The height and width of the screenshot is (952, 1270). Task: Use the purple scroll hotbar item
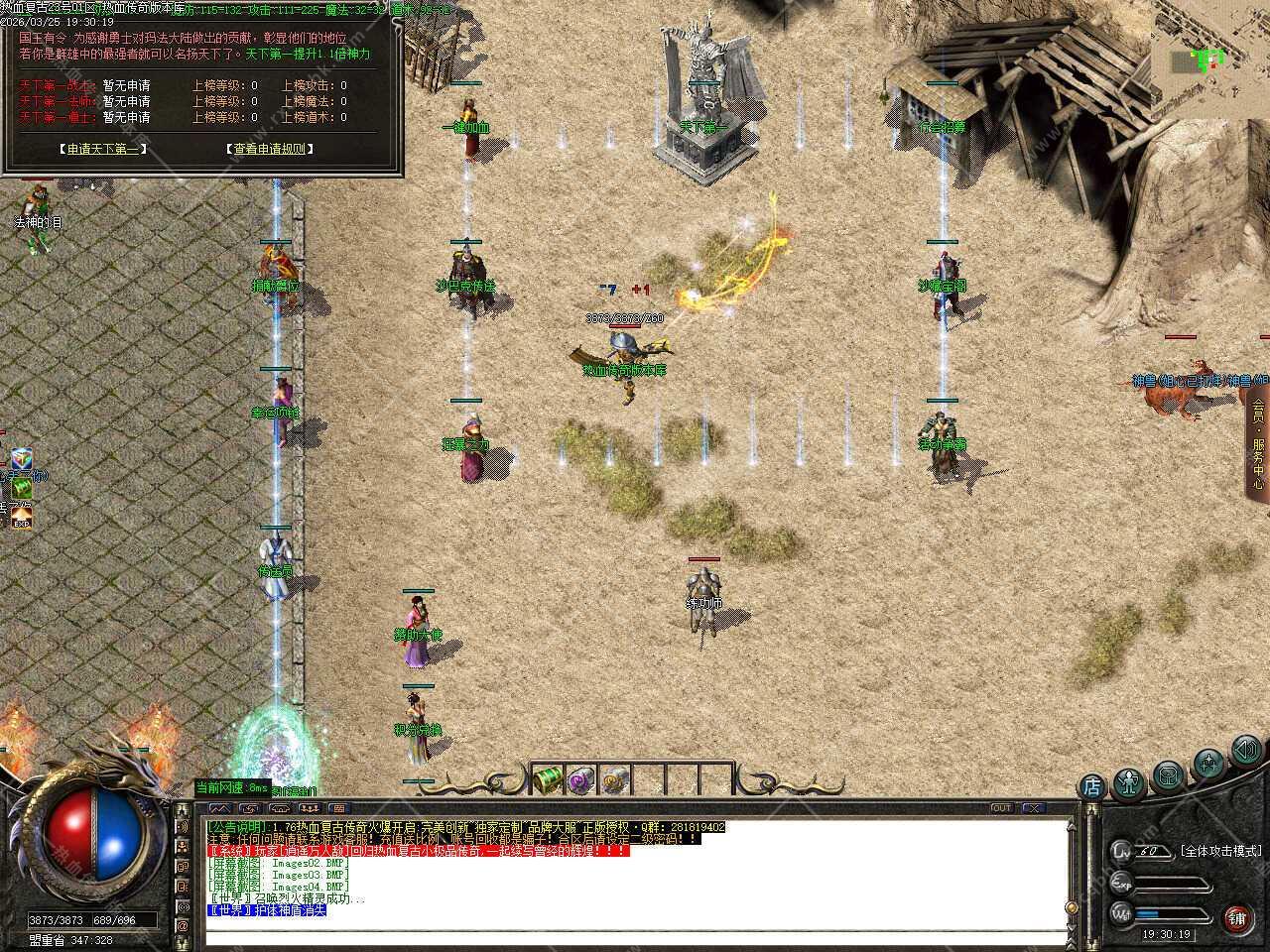coord(581,779)
